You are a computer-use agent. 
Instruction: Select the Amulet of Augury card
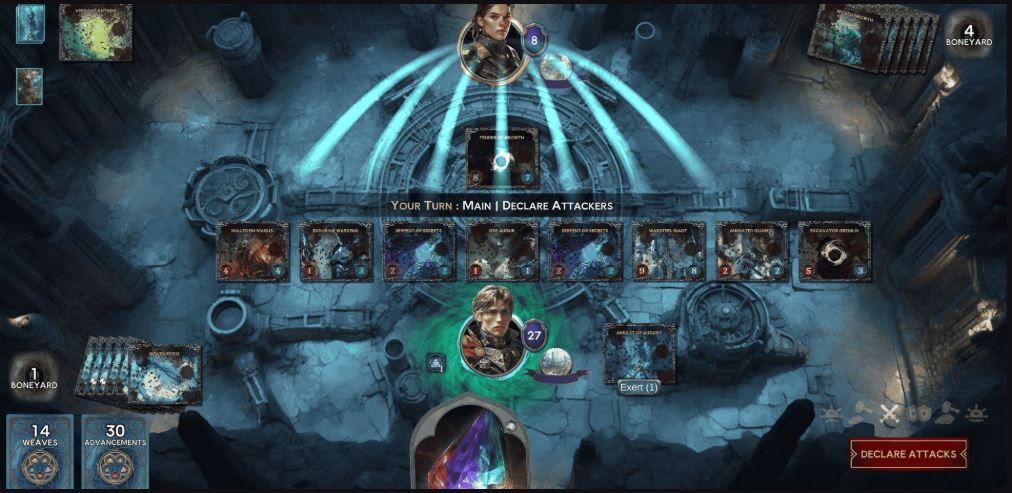click(639, 351)
